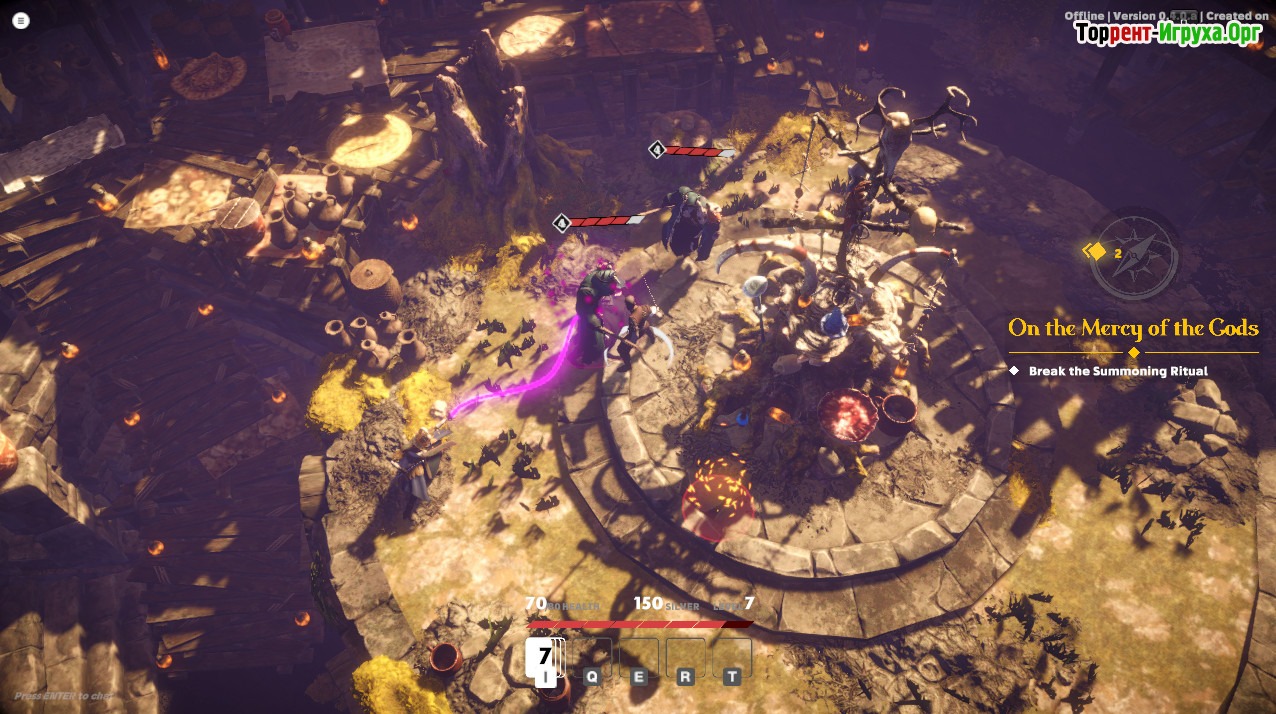Open the "On the Mercy of the Gods" quest
1276x714 pixels.
tap(1133, 328)
